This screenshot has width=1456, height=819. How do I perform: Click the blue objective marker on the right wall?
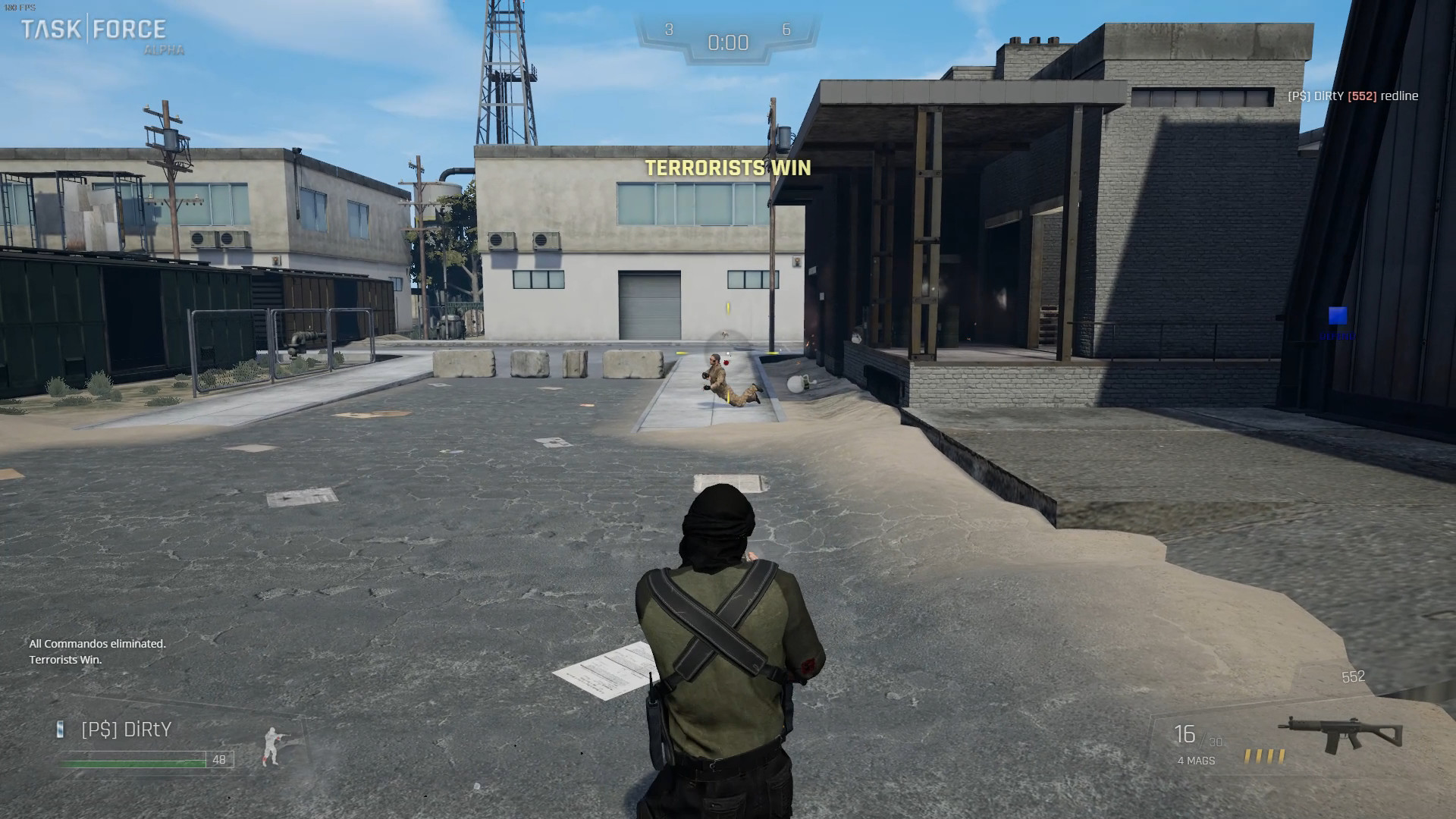click(x=1336, y=313)
